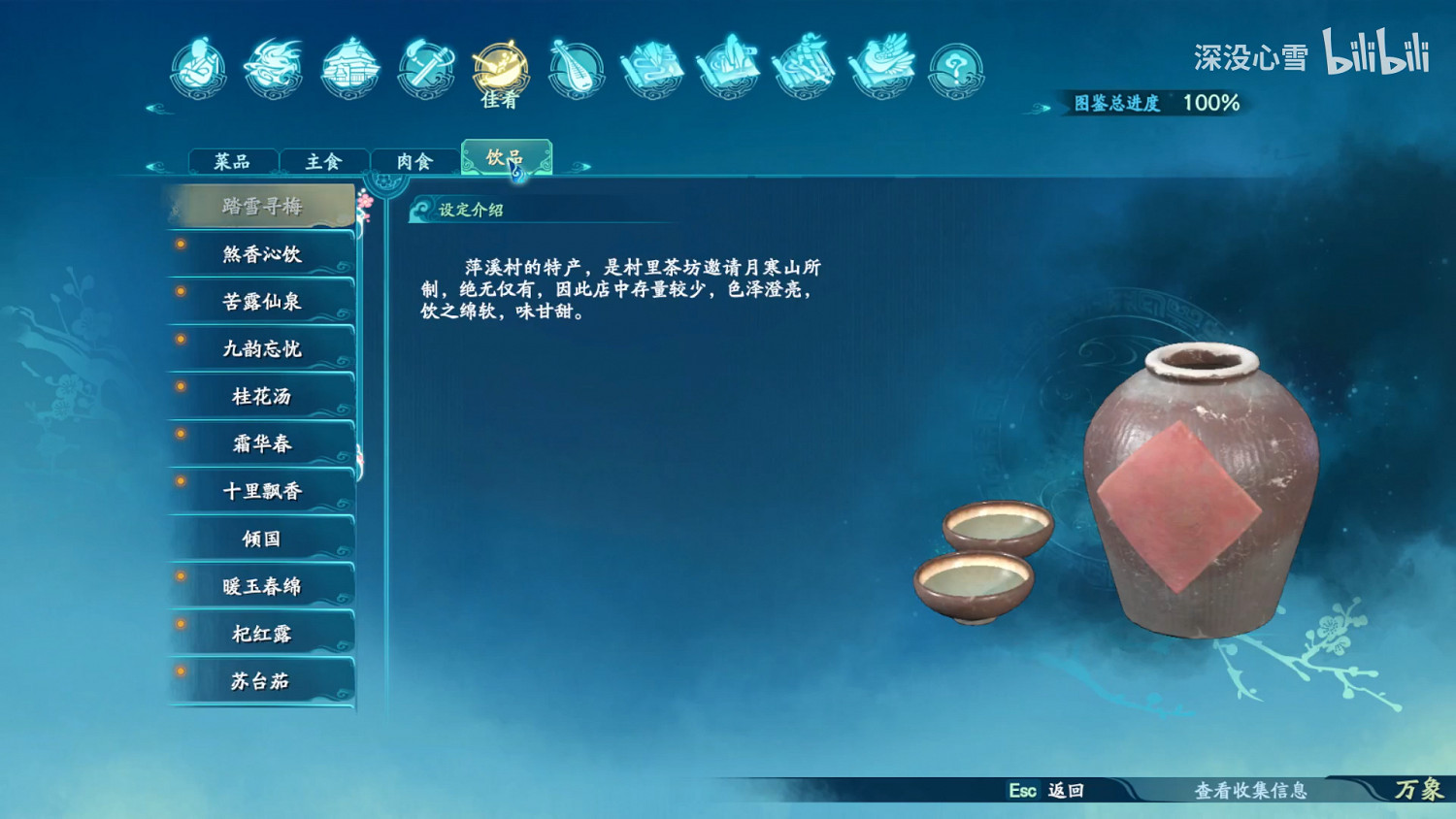Click the 100% completion progress indicator
The height and width of the screenshot is (819, 1456).
click(x=1211, y=101)
